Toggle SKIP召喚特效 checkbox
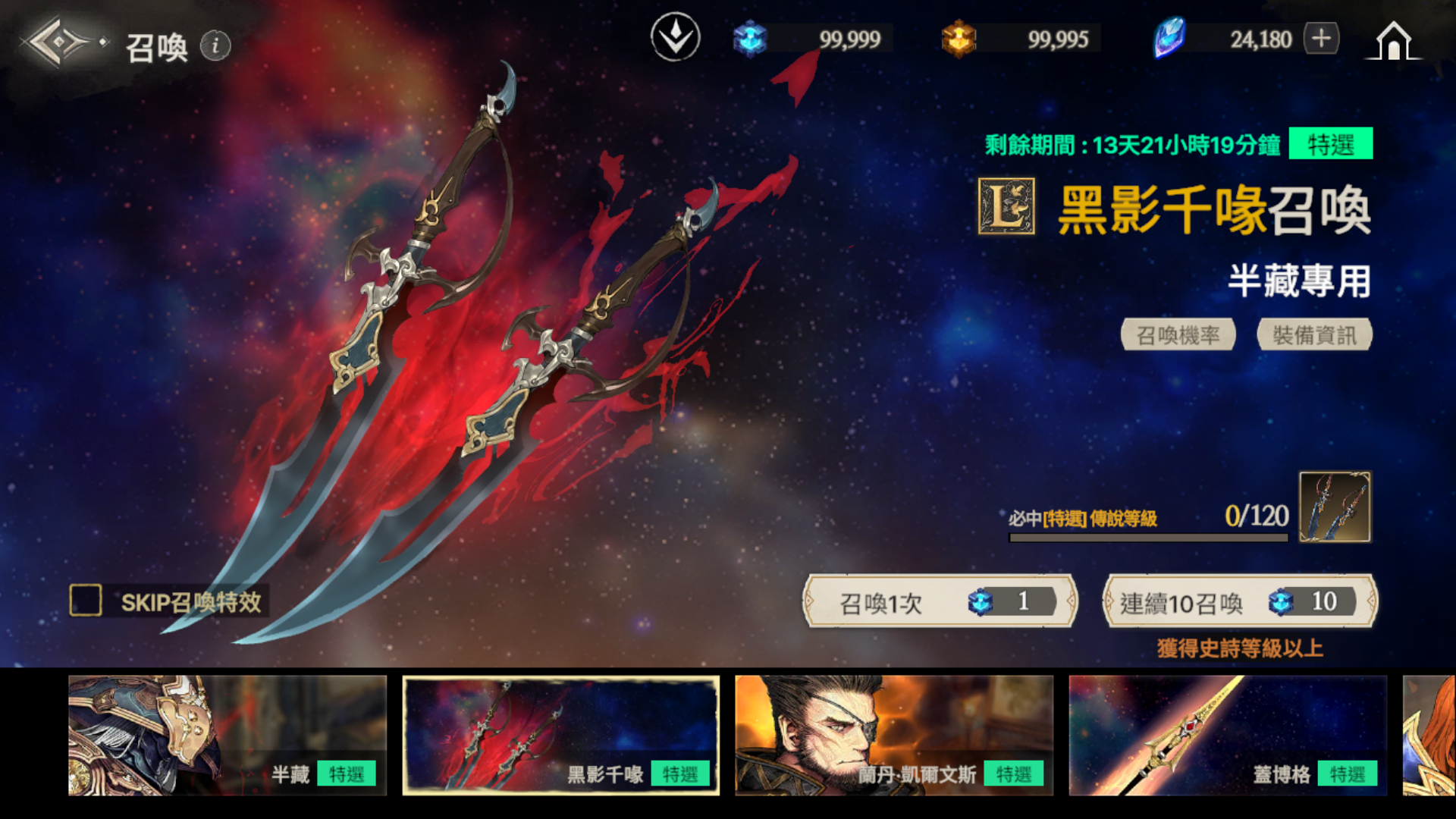 [x=86, y=601]
